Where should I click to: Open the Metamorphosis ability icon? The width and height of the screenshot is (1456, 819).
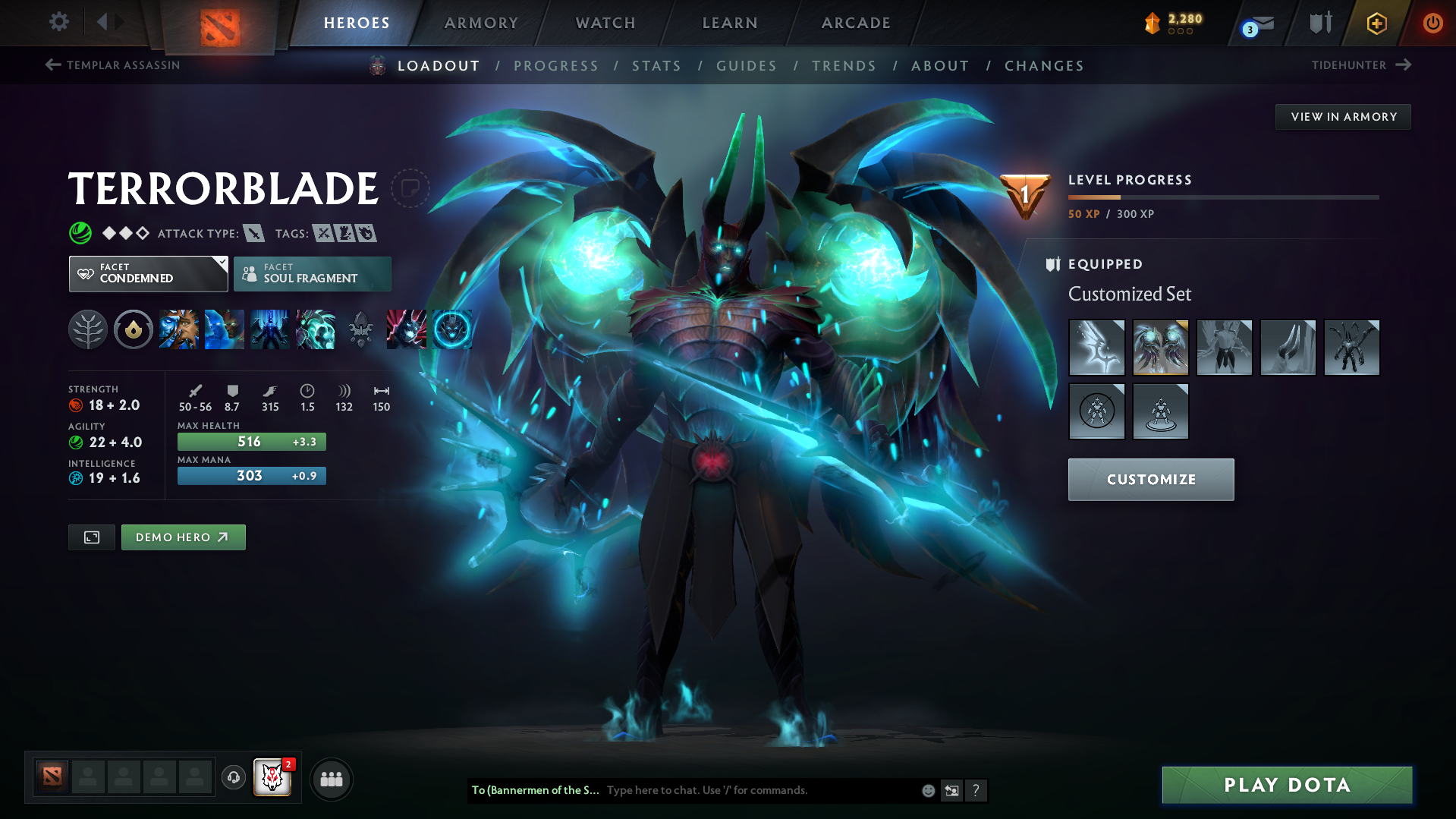pos(269,329)
